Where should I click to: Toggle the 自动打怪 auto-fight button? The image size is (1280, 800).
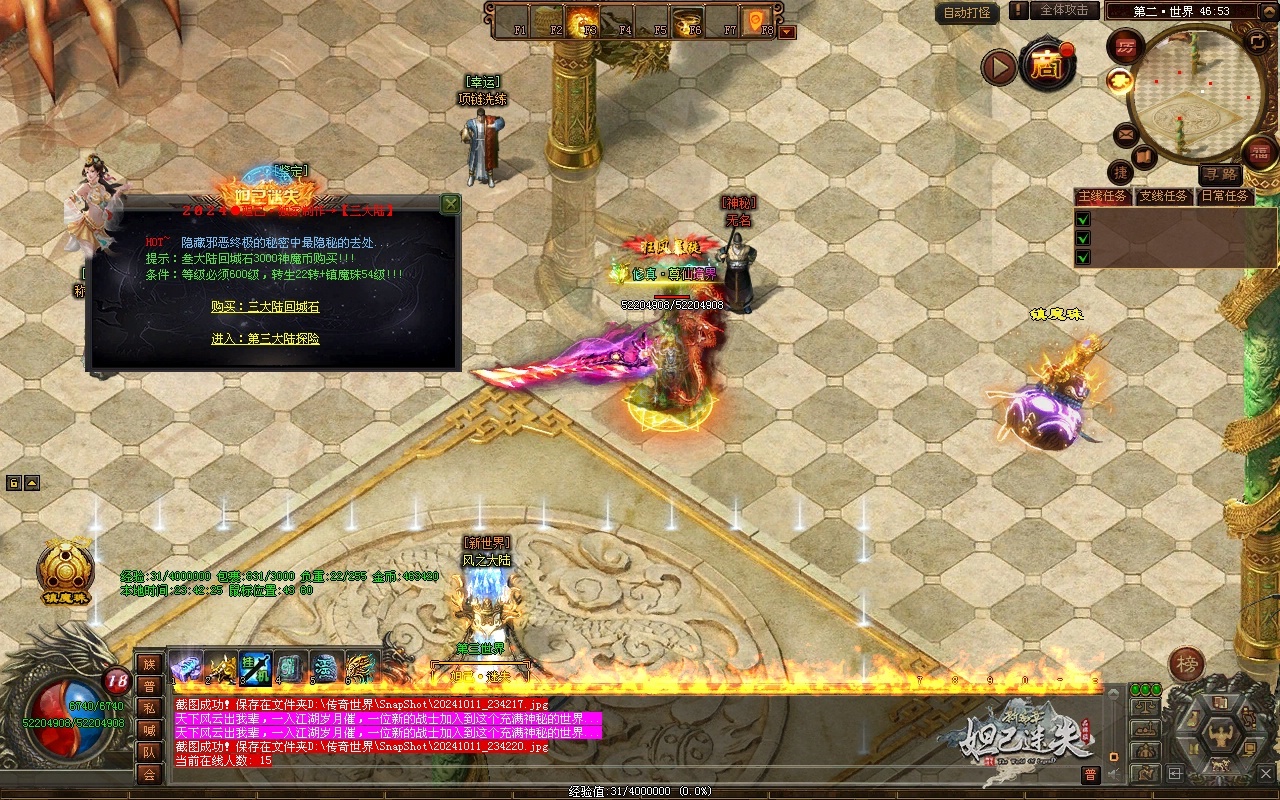967,13
